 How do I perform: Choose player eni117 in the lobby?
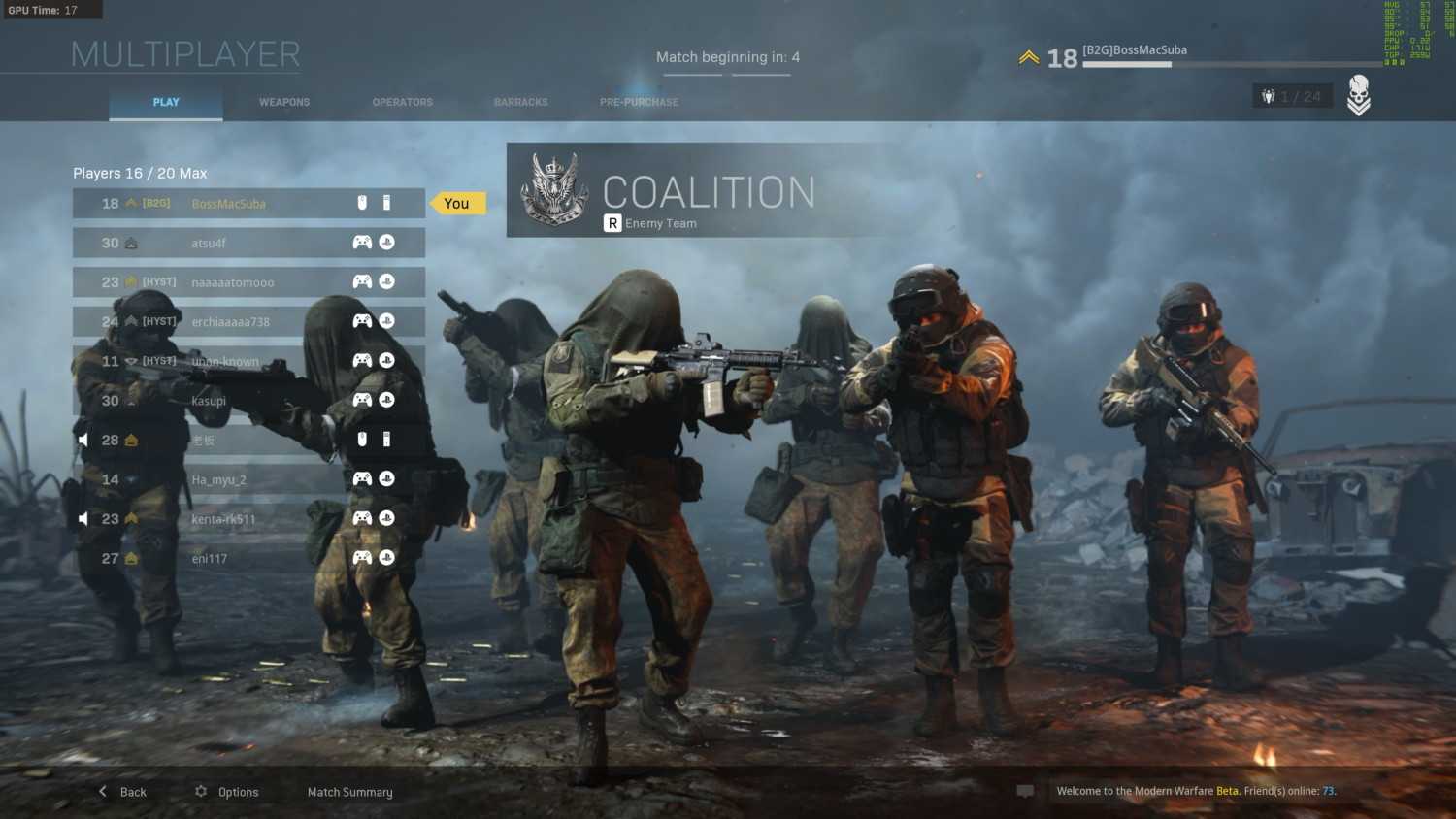click(248, 558)
